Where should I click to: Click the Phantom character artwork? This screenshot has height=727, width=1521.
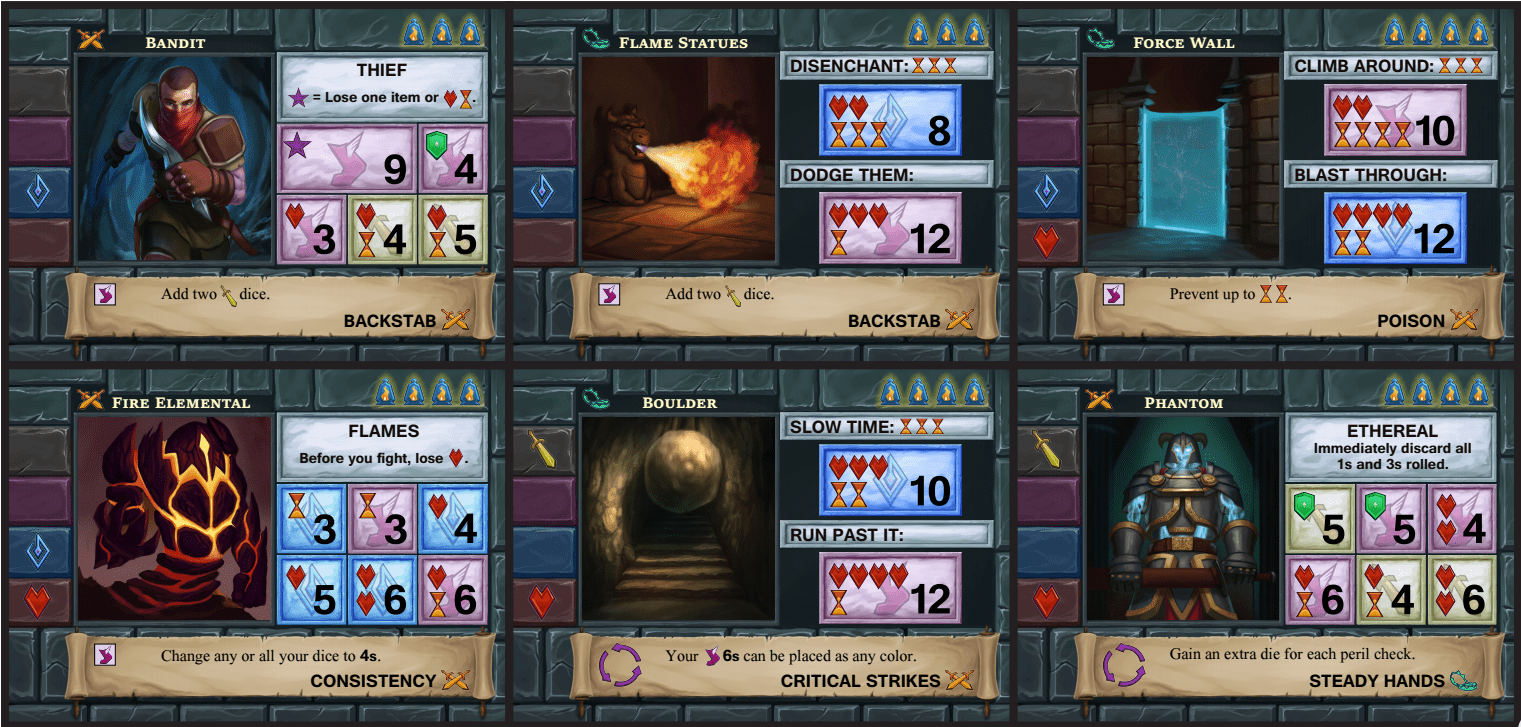click(1182, 520)
